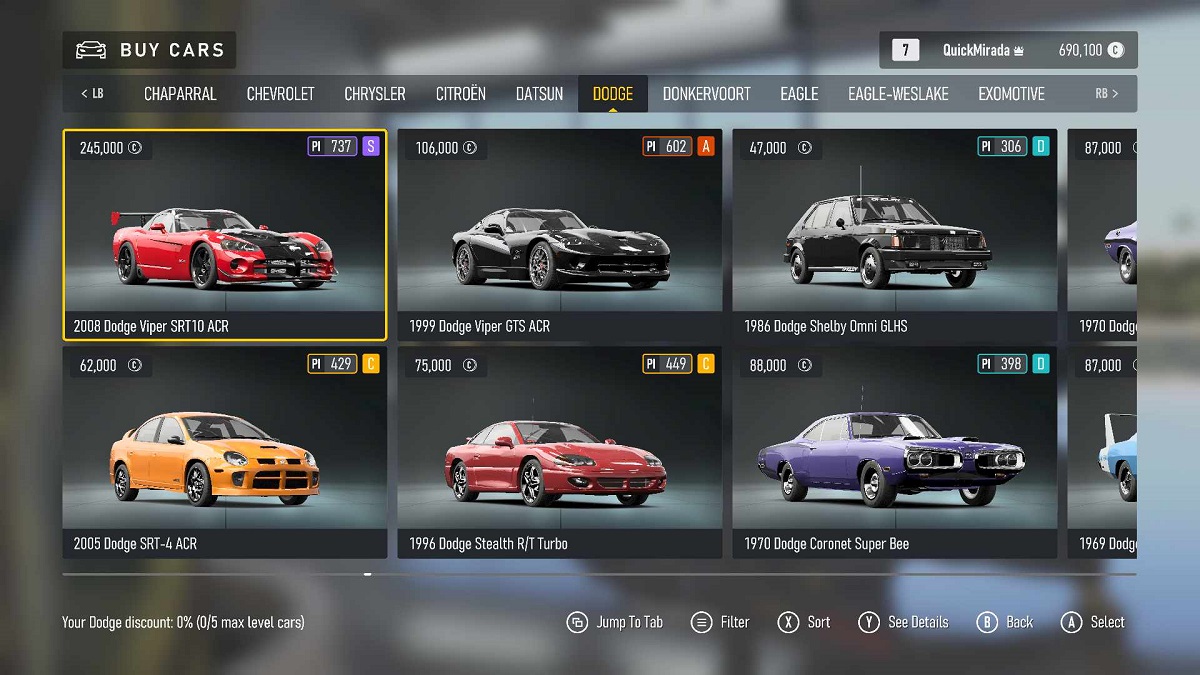Switch to the Chrysler tab
This screenshot has width=1200, height=675.
point(375,94)
